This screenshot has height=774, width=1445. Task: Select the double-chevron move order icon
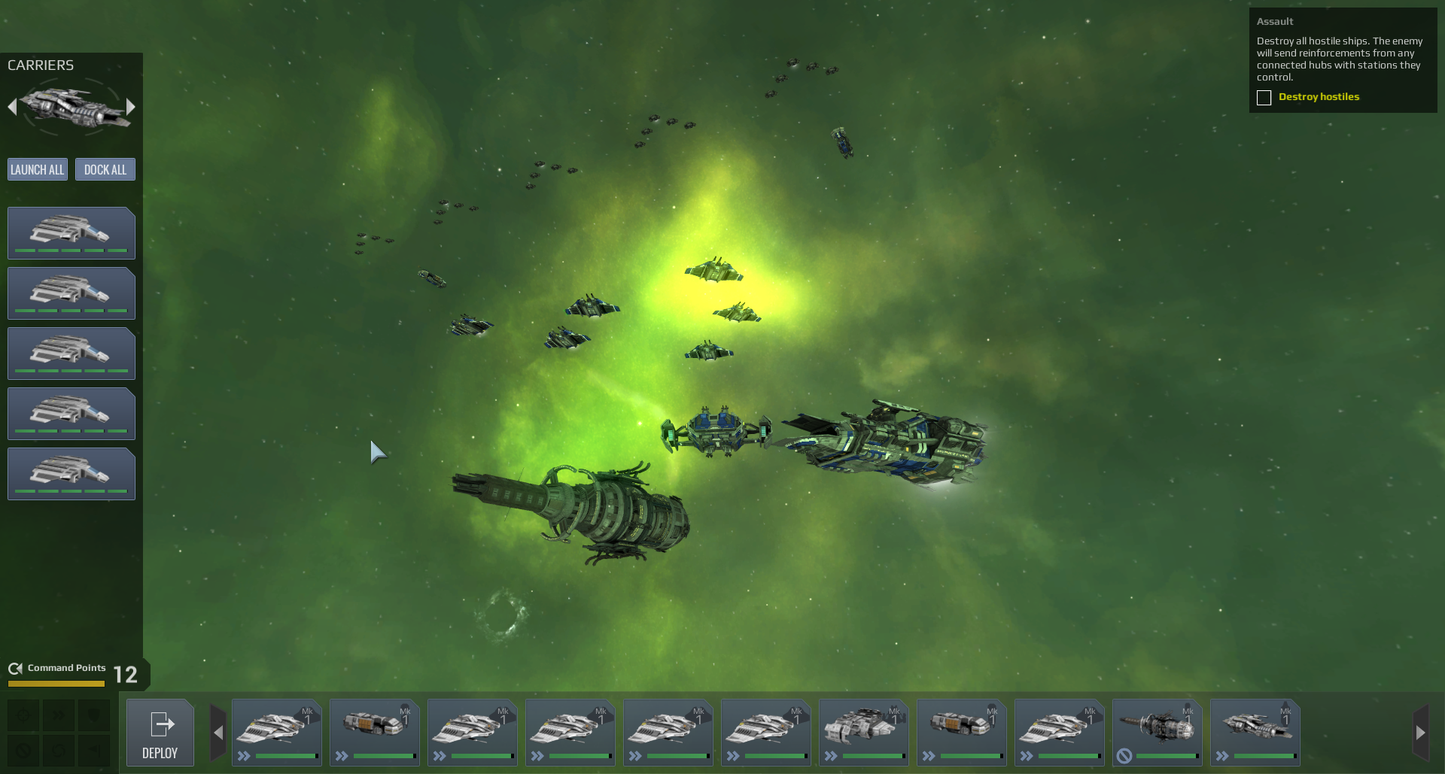57,715
